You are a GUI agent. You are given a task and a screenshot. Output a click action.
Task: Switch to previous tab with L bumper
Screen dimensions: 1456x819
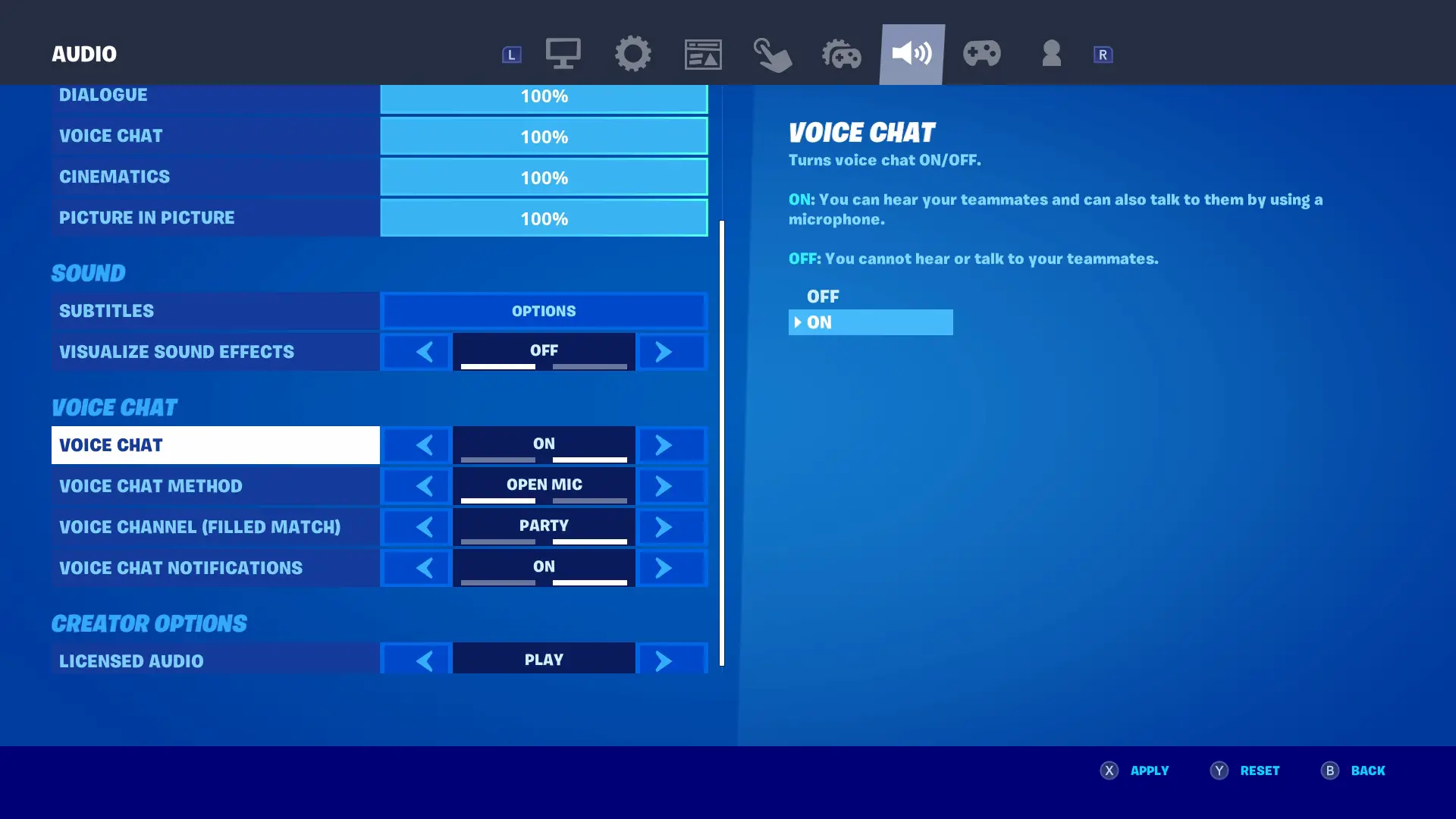pyautogui.click(x=511, y=53)
